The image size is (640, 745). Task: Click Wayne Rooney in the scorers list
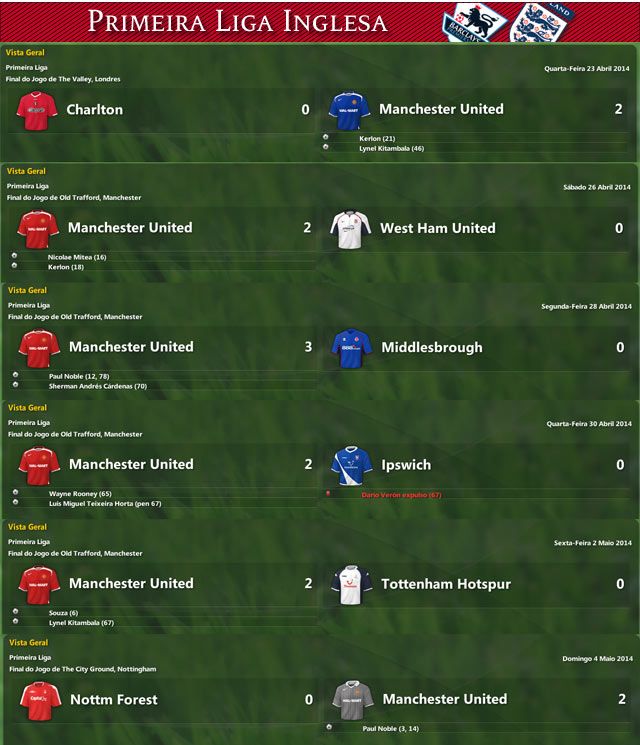pyautogui.click(x=79, y=494)
